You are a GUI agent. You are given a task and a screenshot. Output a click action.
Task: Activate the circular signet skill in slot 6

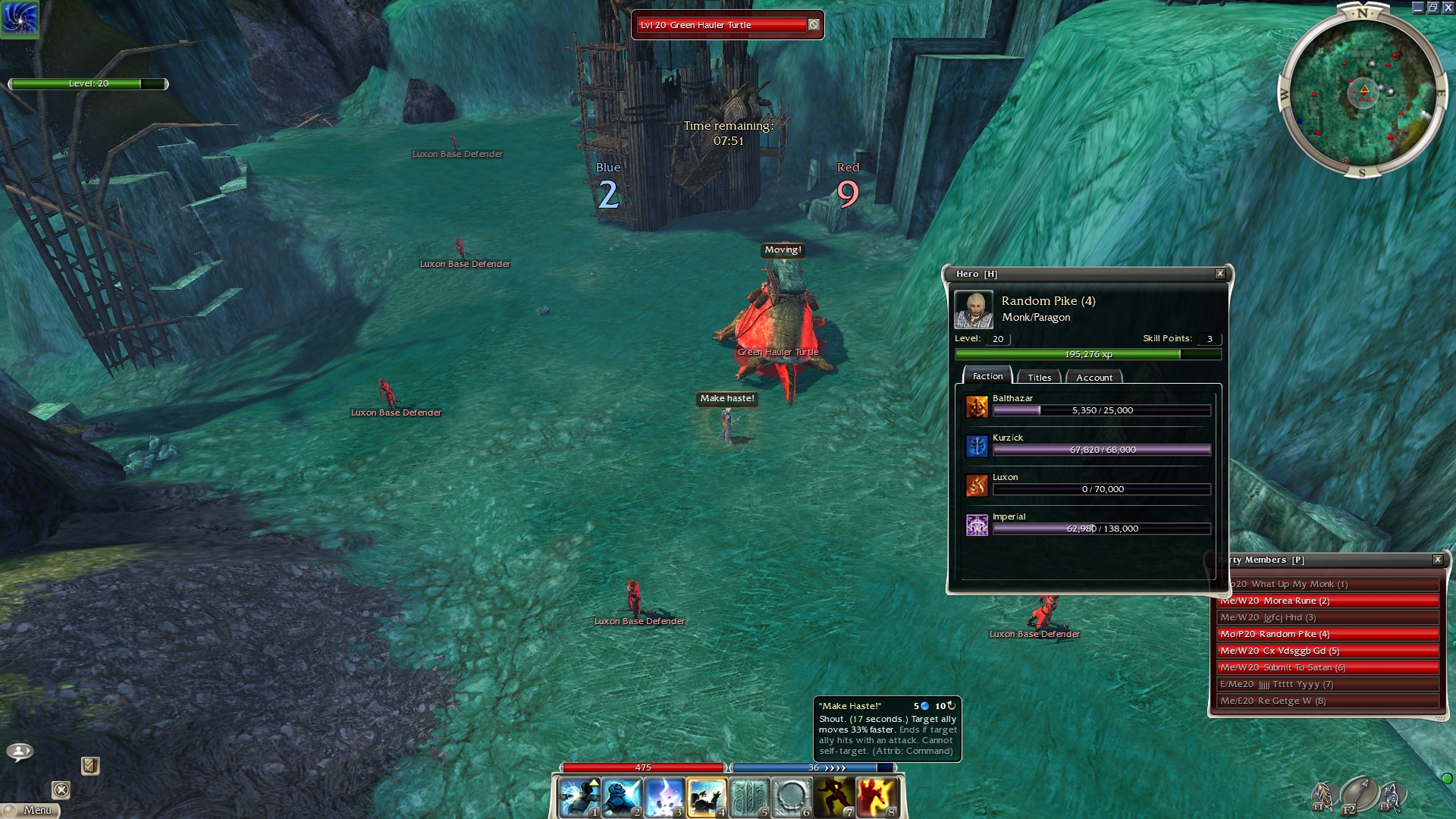tap(792, 797)
